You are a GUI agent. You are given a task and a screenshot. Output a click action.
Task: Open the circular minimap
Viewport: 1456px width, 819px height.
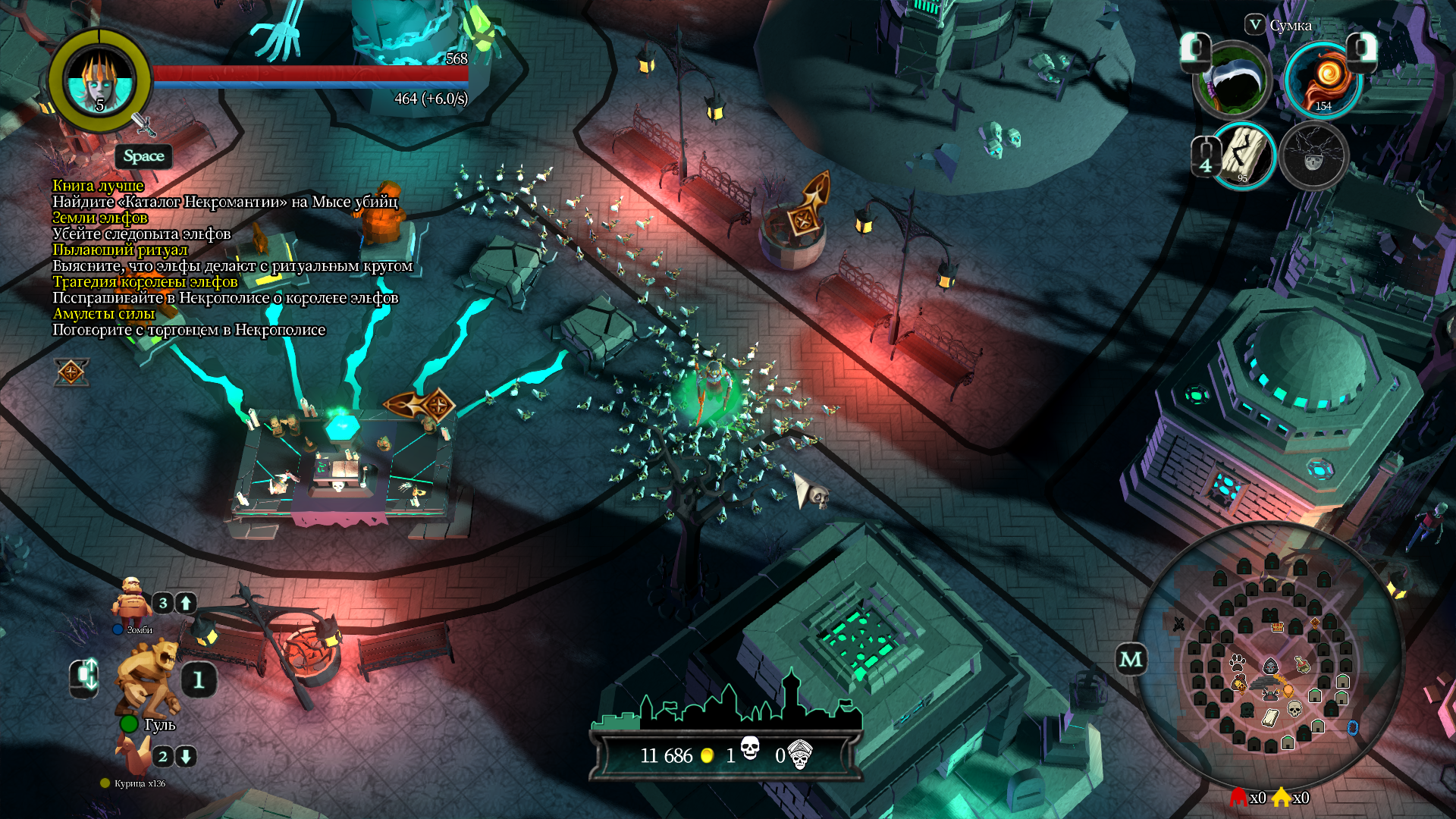tap(1270, 658)
